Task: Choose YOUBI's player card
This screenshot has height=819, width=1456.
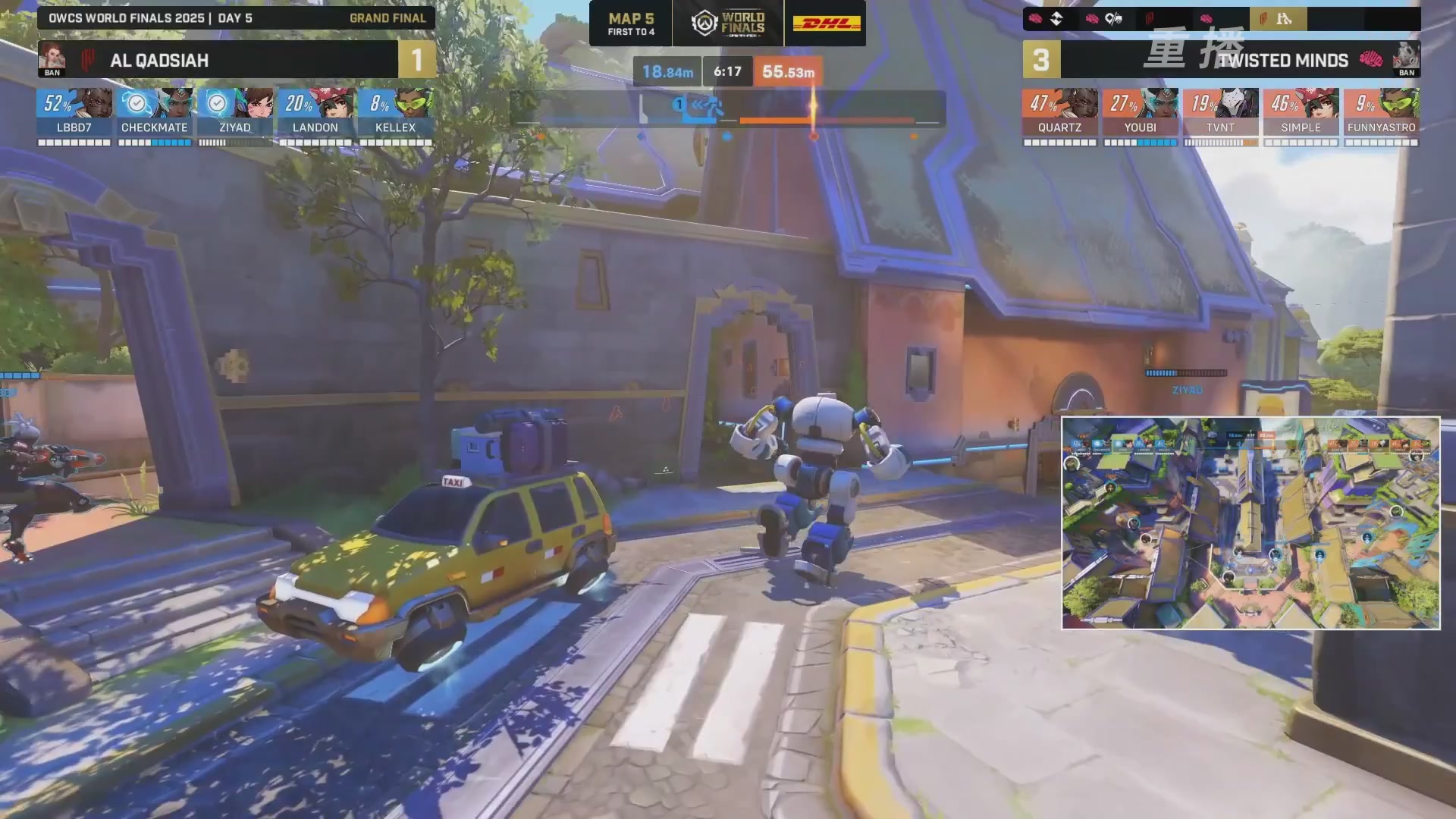Action: click(x=1140, y=115)
